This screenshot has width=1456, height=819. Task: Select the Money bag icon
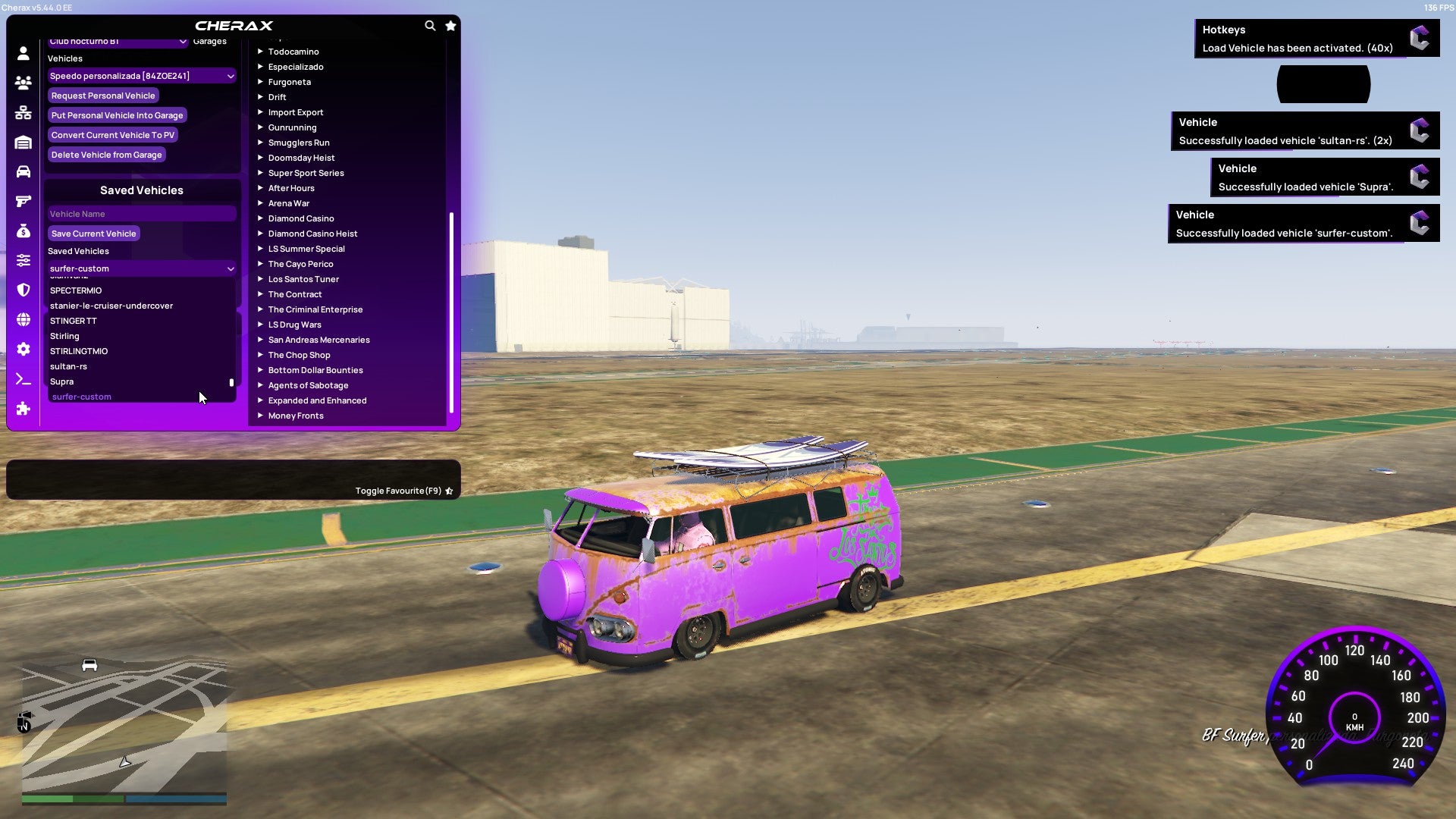point(23,230)
